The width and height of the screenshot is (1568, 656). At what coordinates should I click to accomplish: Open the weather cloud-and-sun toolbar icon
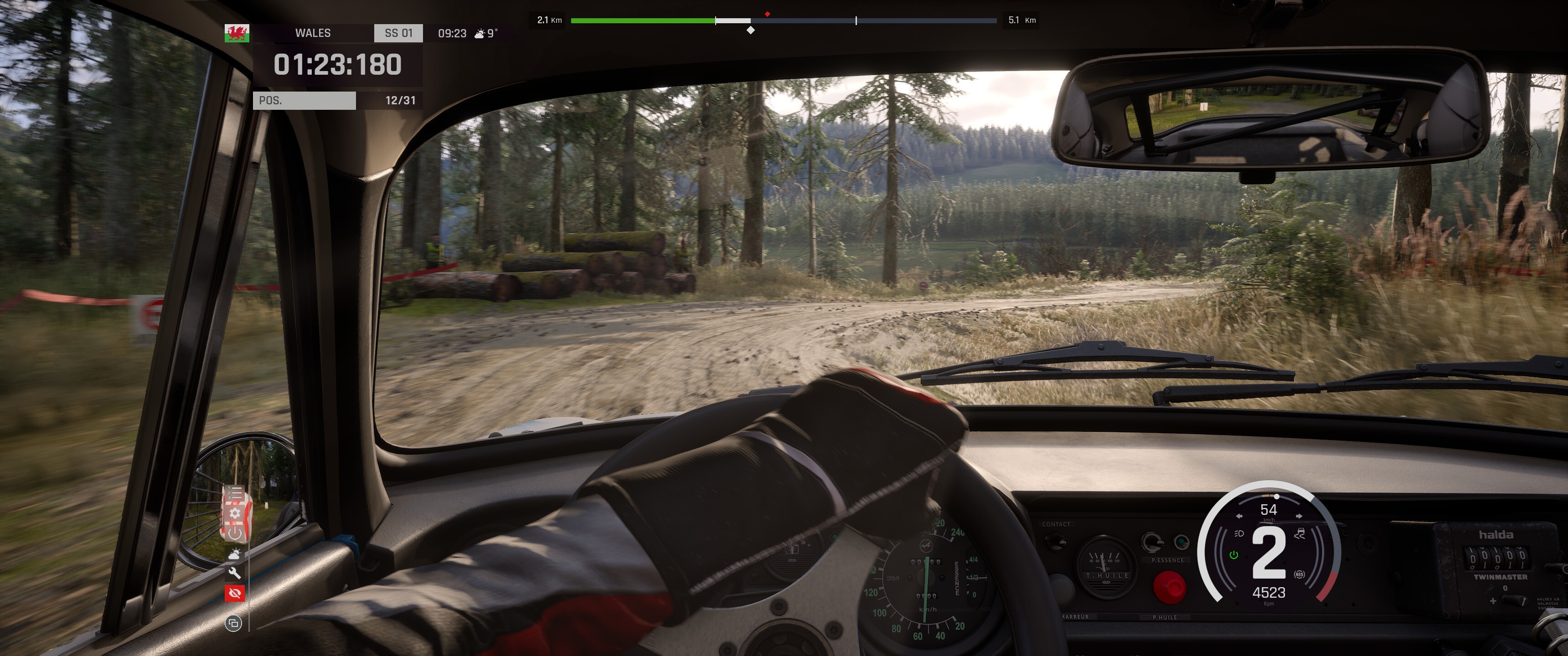click(x=235, y=554)
